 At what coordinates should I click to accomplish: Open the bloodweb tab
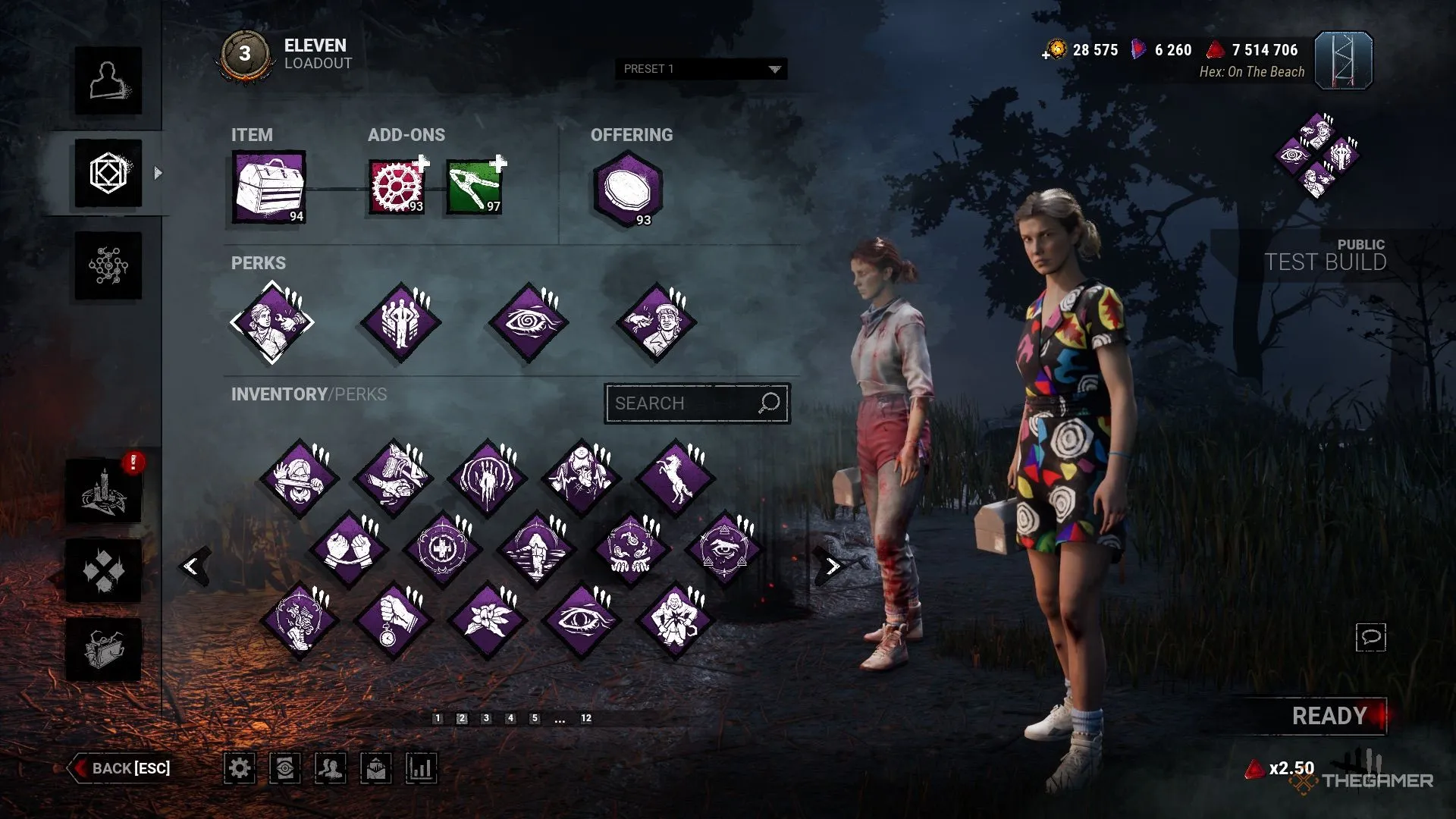click(108, 265)
